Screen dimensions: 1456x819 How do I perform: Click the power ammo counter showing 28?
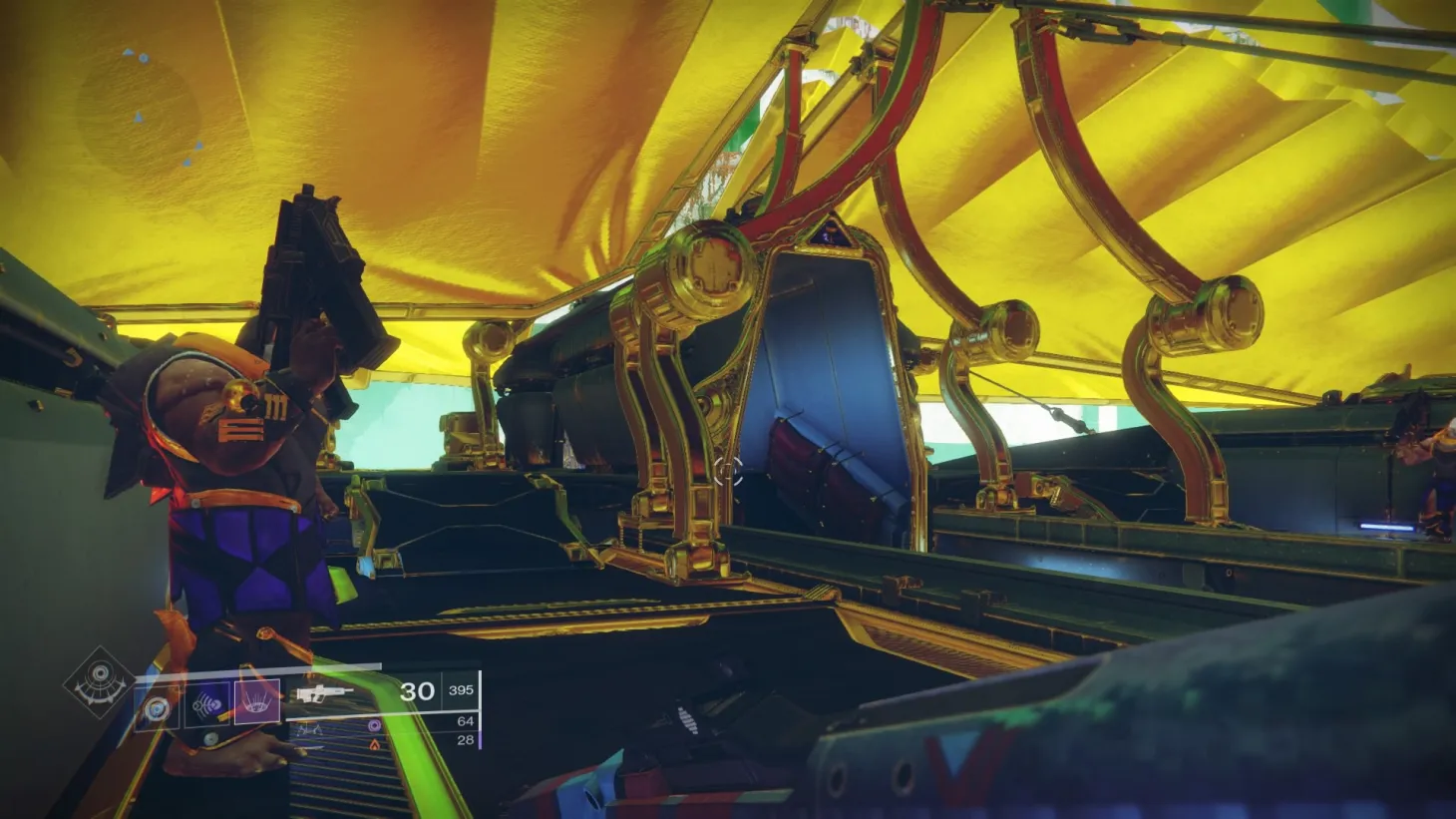(467, 739)
